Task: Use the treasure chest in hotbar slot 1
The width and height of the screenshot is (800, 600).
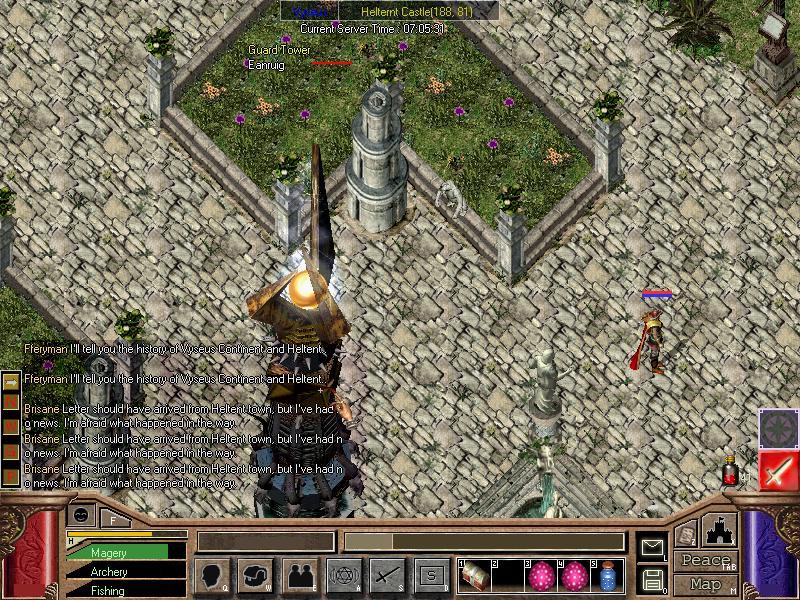Action: click(475, 576)
